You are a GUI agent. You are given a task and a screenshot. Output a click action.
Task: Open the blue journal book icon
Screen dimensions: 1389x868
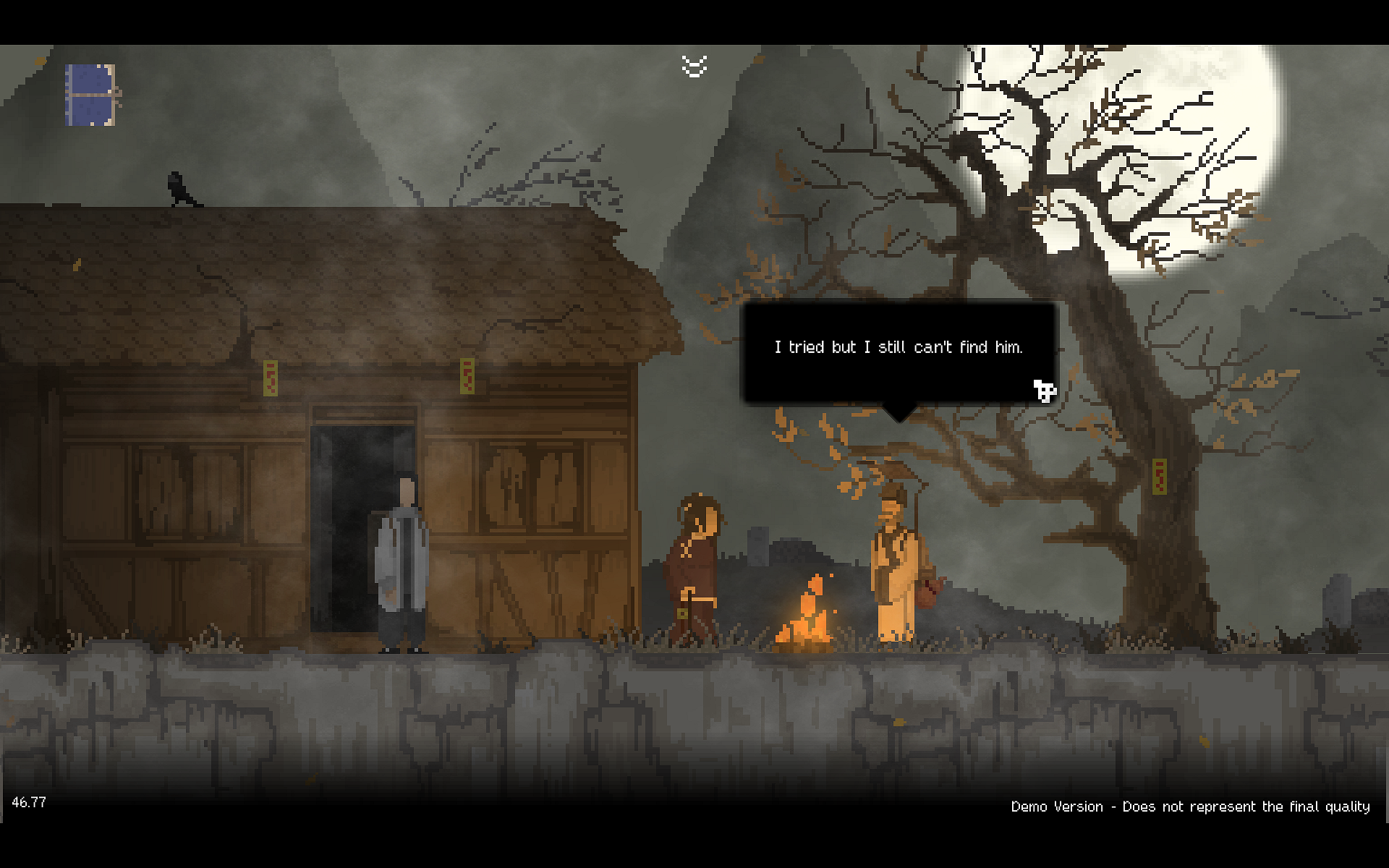tap(91, 95)
